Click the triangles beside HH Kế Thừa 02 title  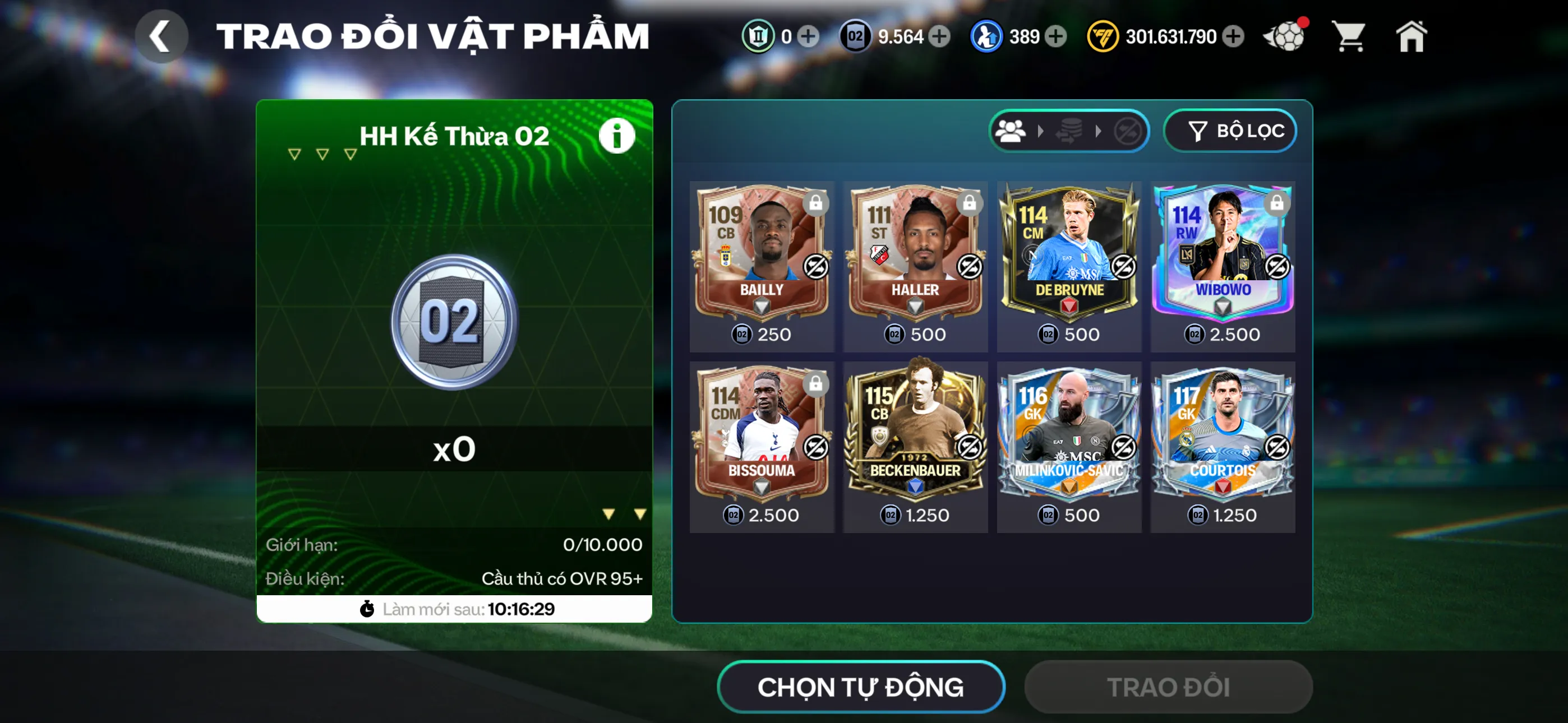coord(321,154)
